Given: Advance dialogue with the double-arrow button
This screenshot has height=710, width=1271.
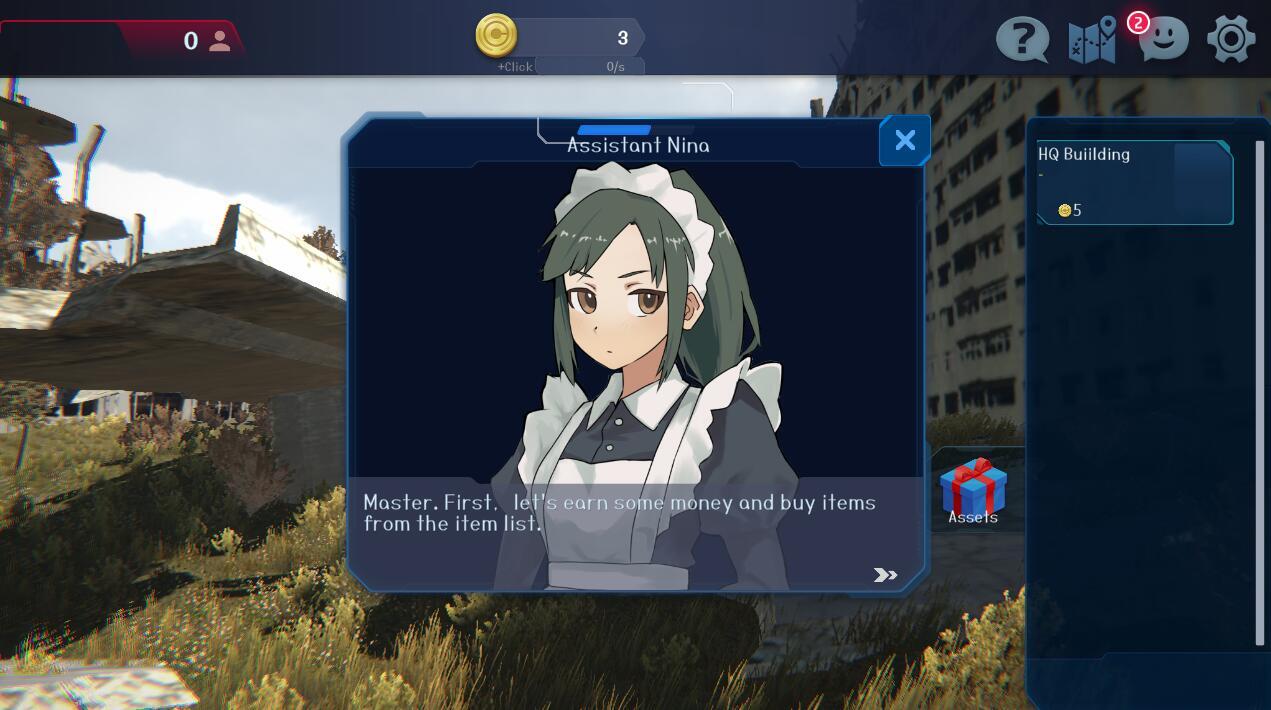Looking at the screenshot, I should click(x=885, y=574).
